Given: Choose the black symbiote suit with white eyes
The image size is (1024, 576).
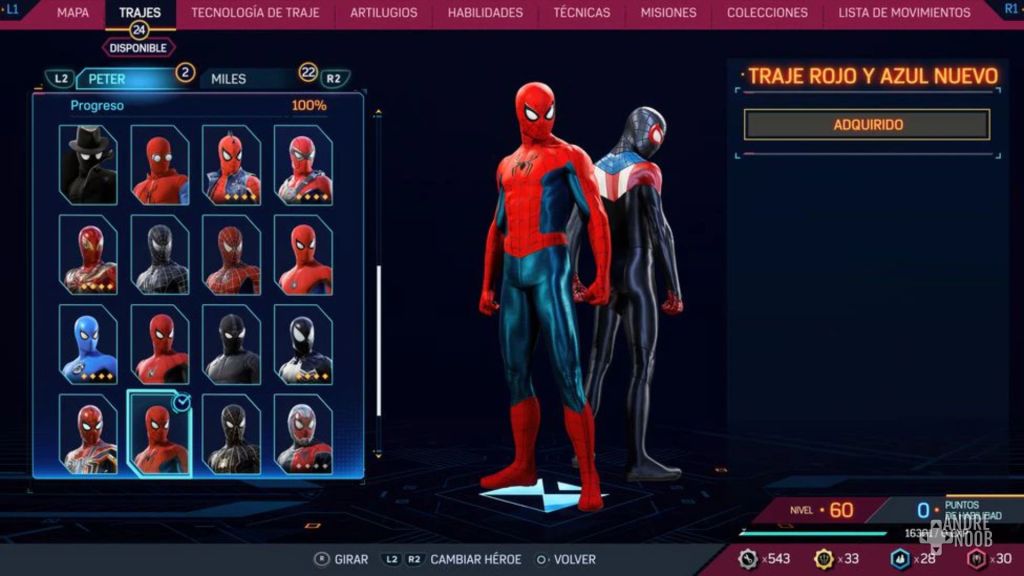Looking at the screenshot, I should click(x=303, y=345).
